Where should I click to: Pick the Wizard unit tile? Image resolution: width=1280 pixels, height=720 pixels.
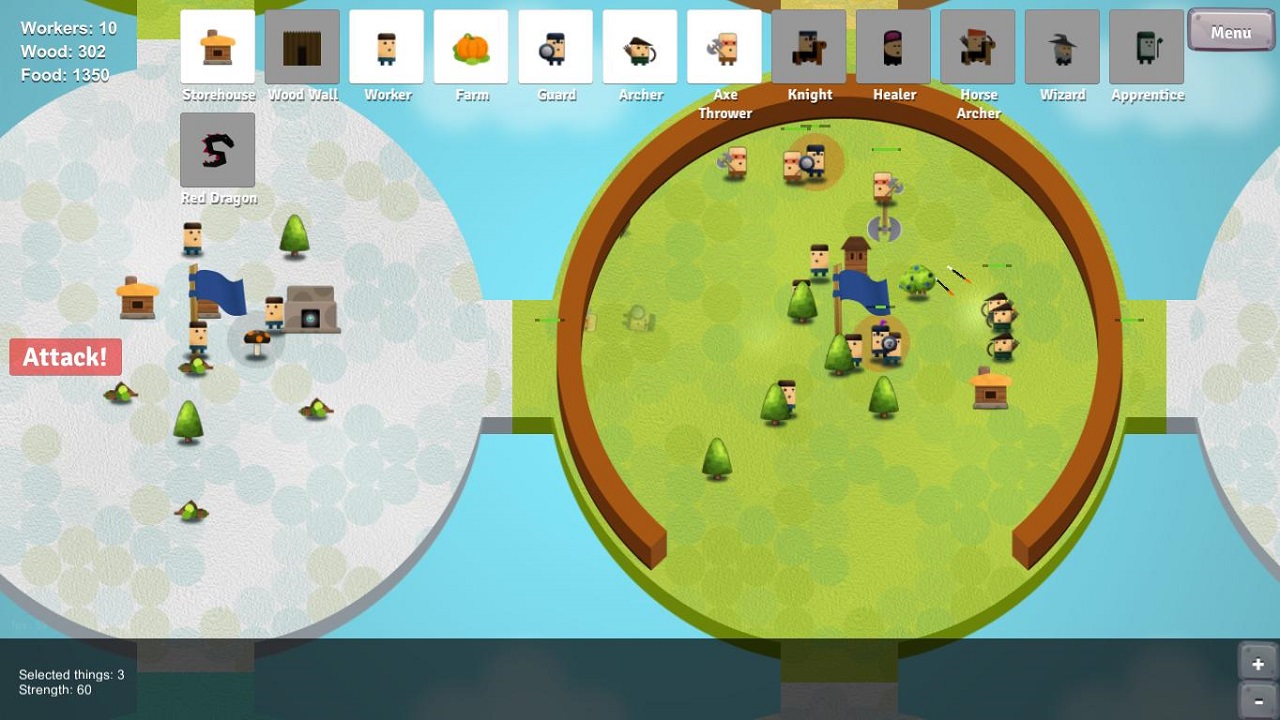pyautogui.click(x=1062, y=47)
